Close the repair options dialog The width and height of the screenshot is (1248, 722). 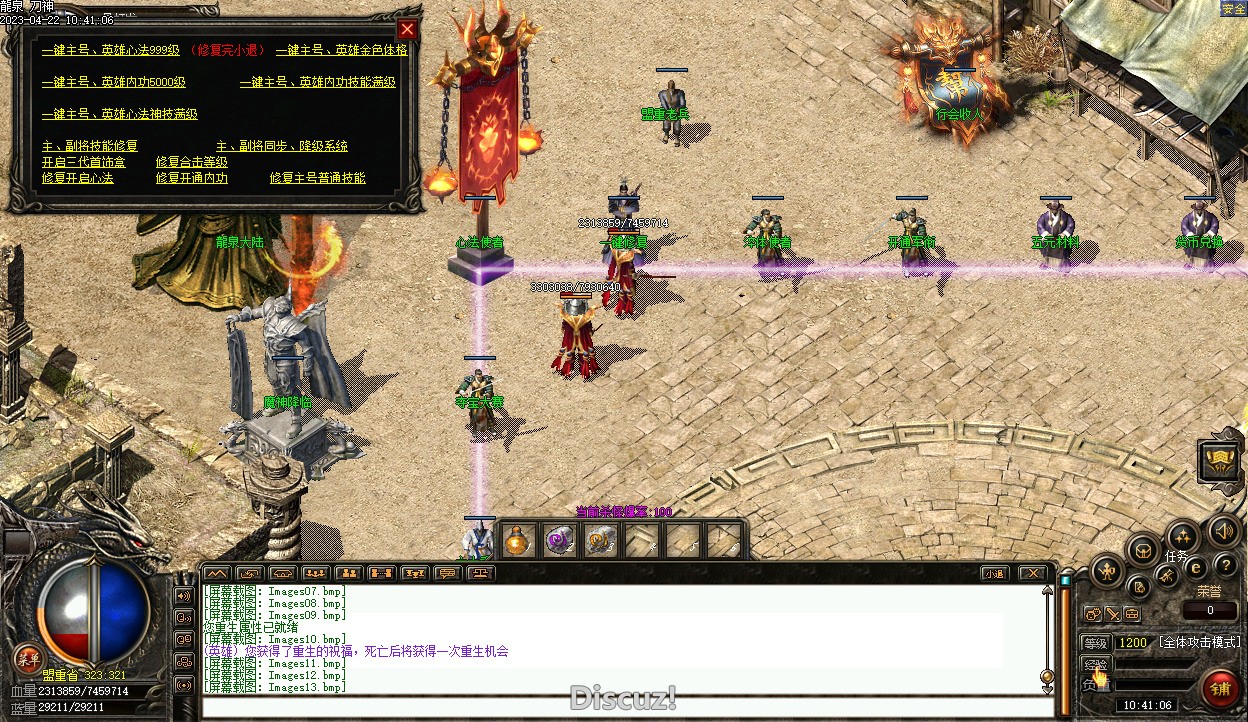click(x=407, y=29)
